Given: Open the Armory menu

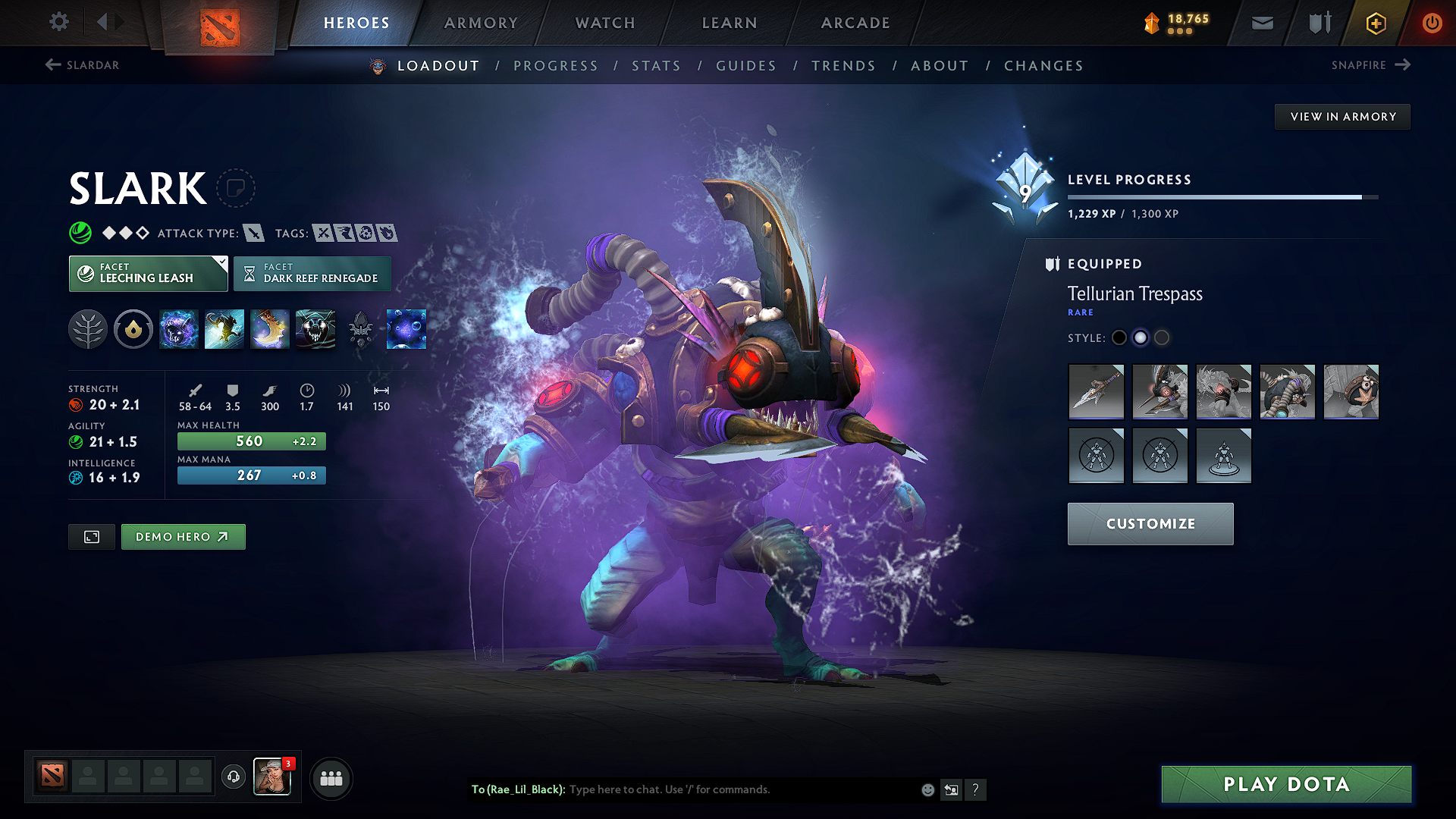Looking at the screenshot, I should (481, 23).
